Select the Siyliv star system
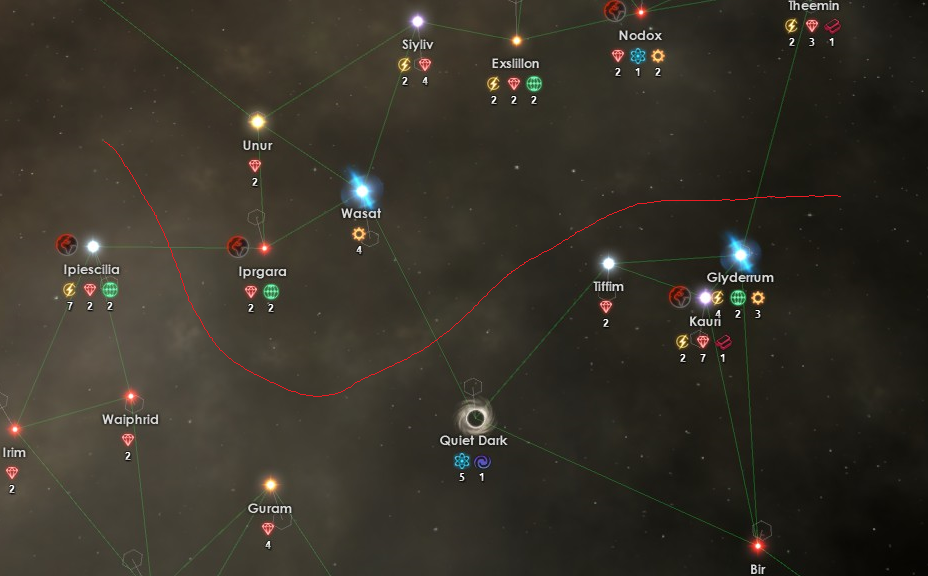Image resolution: width=928 pixels, height=576 pixels. pyautogui.click(x=417, y=21)
